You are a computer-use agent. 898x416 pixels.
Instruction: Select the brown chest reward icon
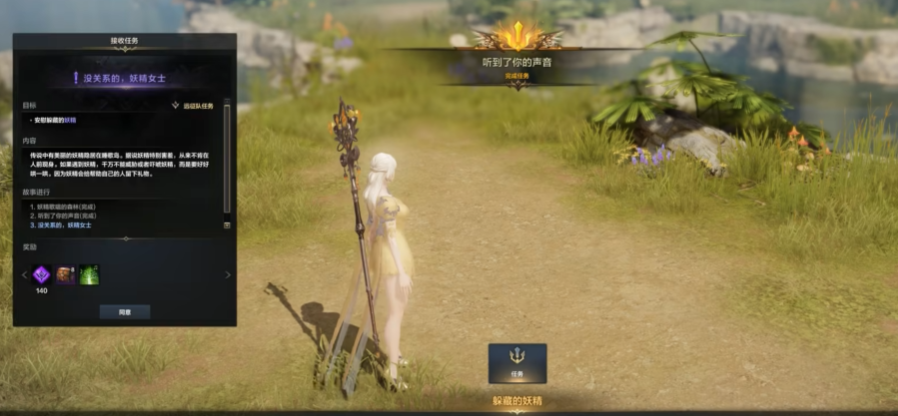(x=66, y=275)
